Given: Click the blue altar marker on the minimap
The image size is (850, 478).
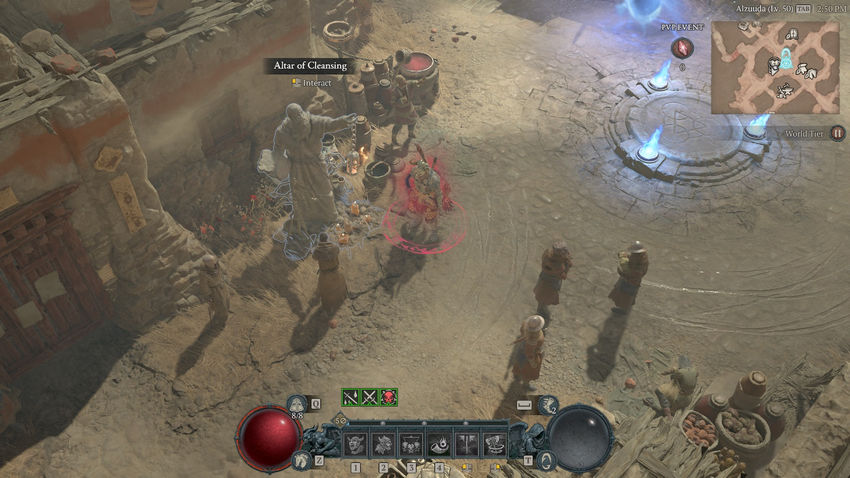Looking at the screenshot, I should point(786,59).
